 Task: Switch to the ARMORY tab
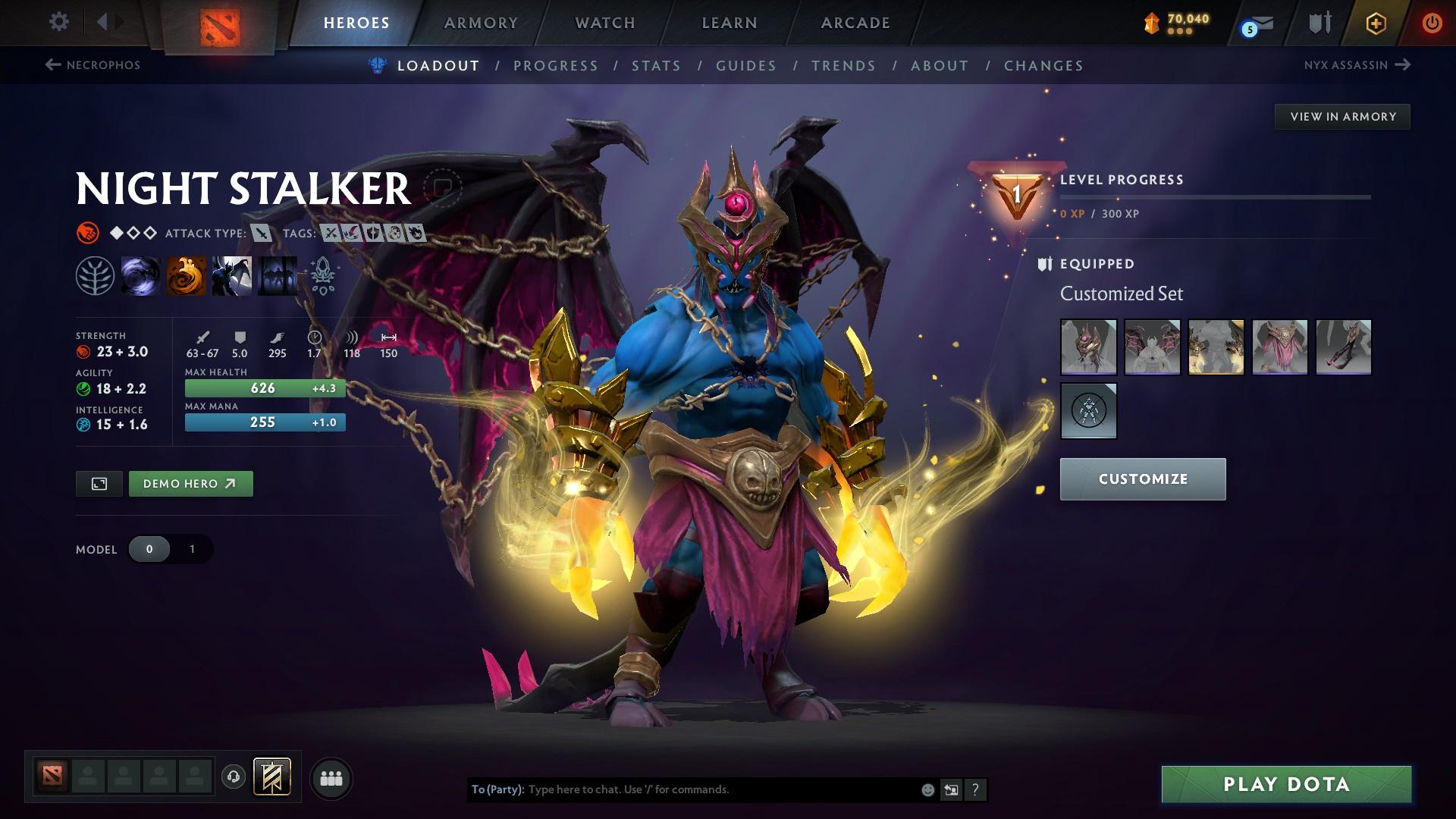[481, 22]
